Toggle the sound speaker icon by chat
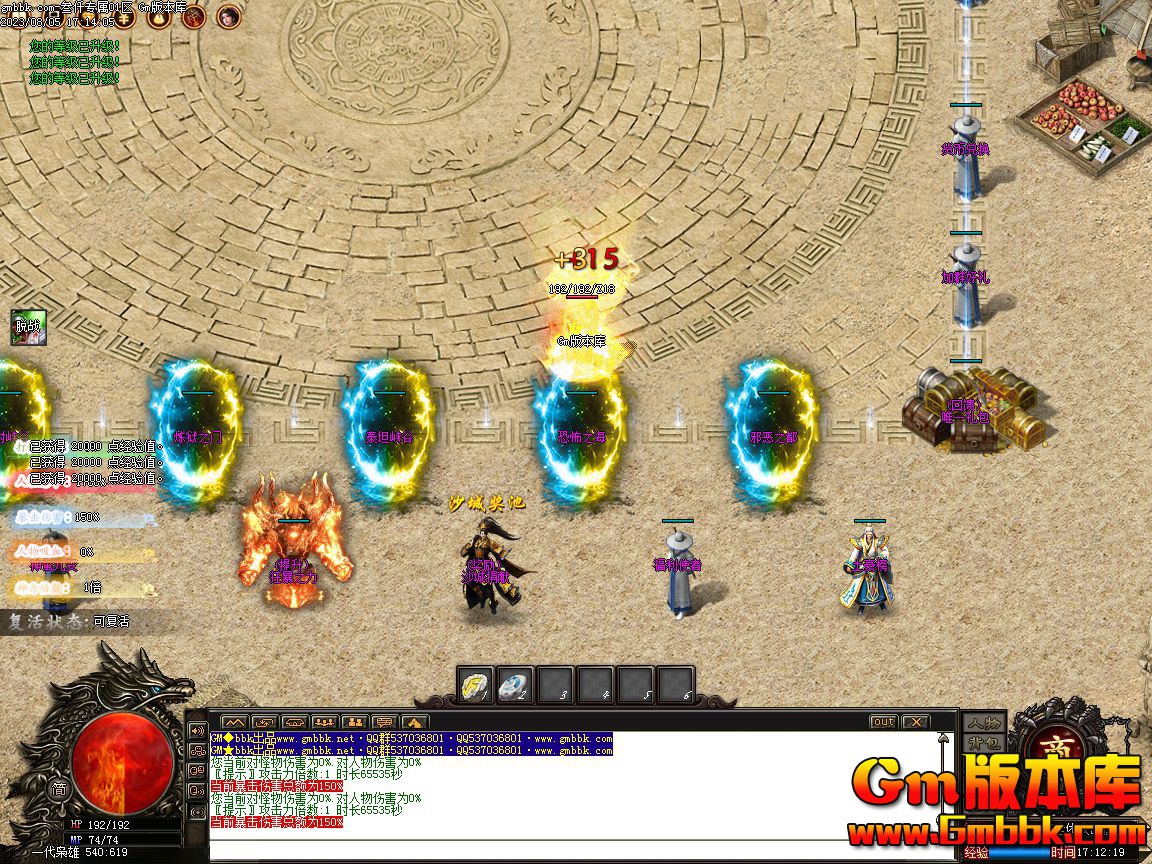 click(x=197, y=730)
